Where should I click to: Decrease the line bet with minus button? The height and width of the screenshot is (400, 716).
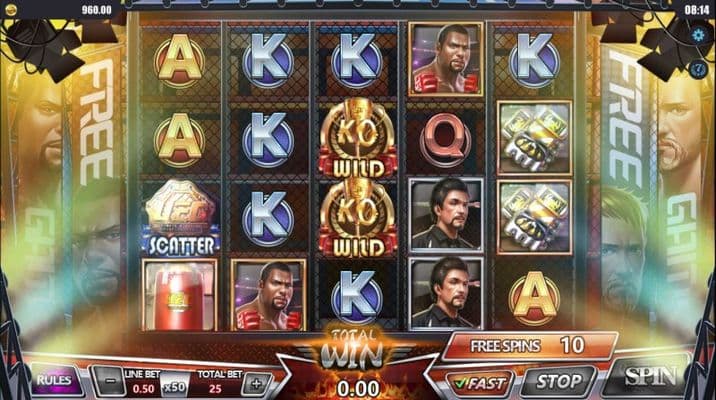(110, 382)
